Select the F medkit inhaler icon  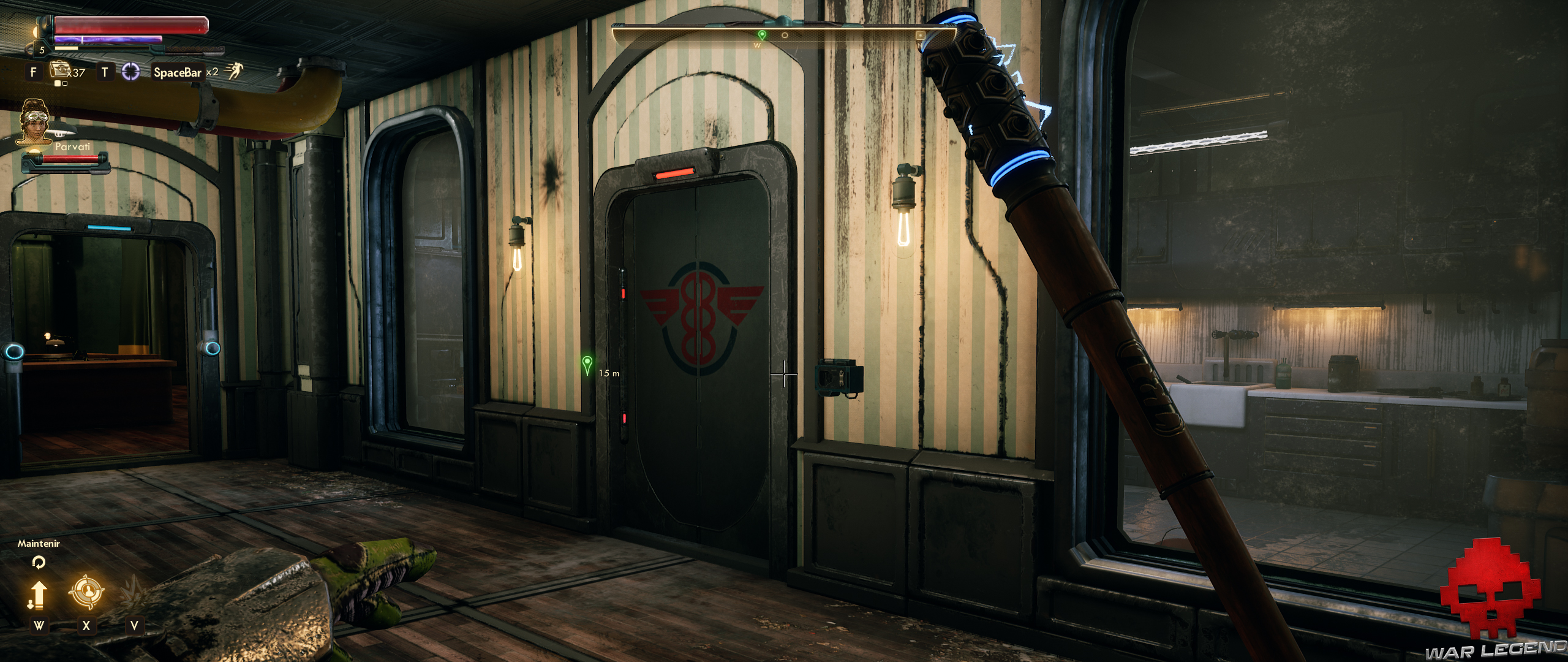point(59,70)
